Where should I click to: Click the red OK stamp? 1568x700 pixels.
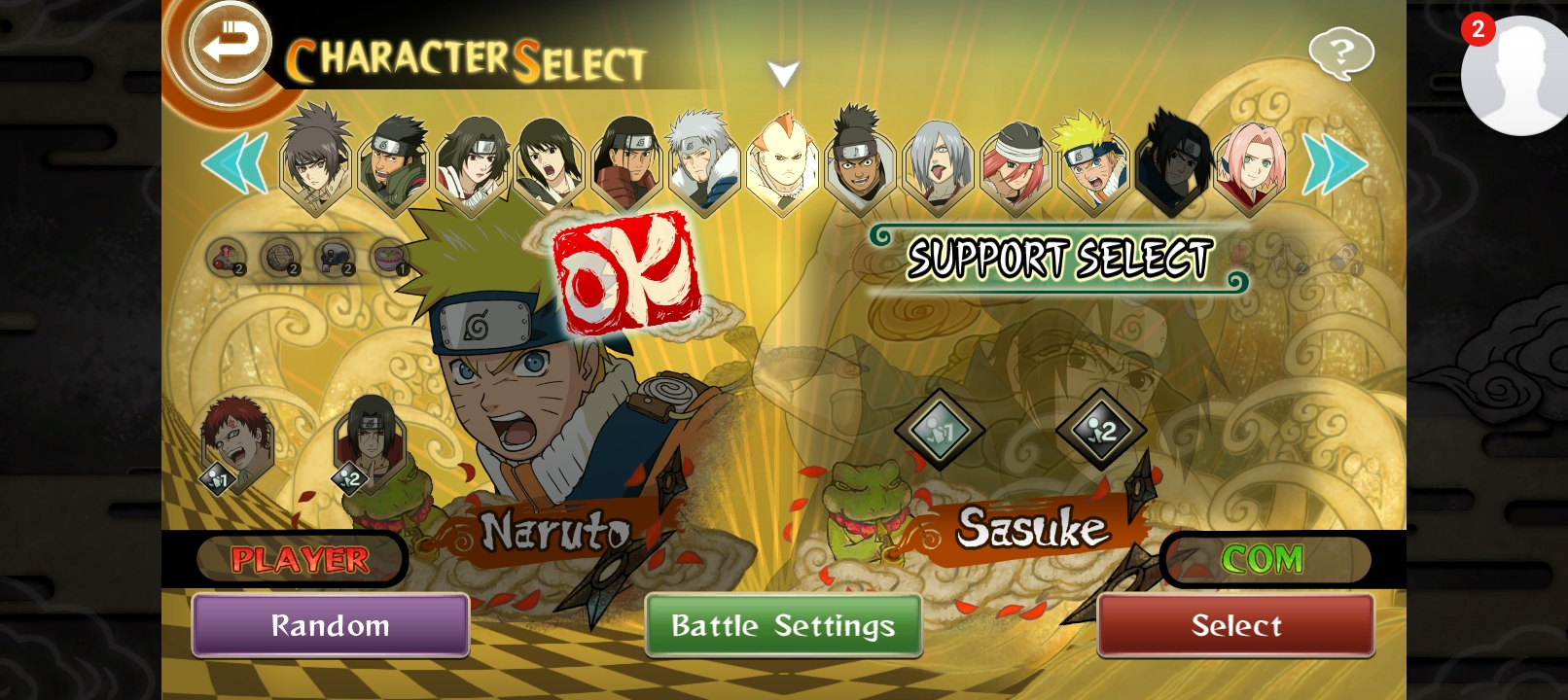click(x=626, y=271)
